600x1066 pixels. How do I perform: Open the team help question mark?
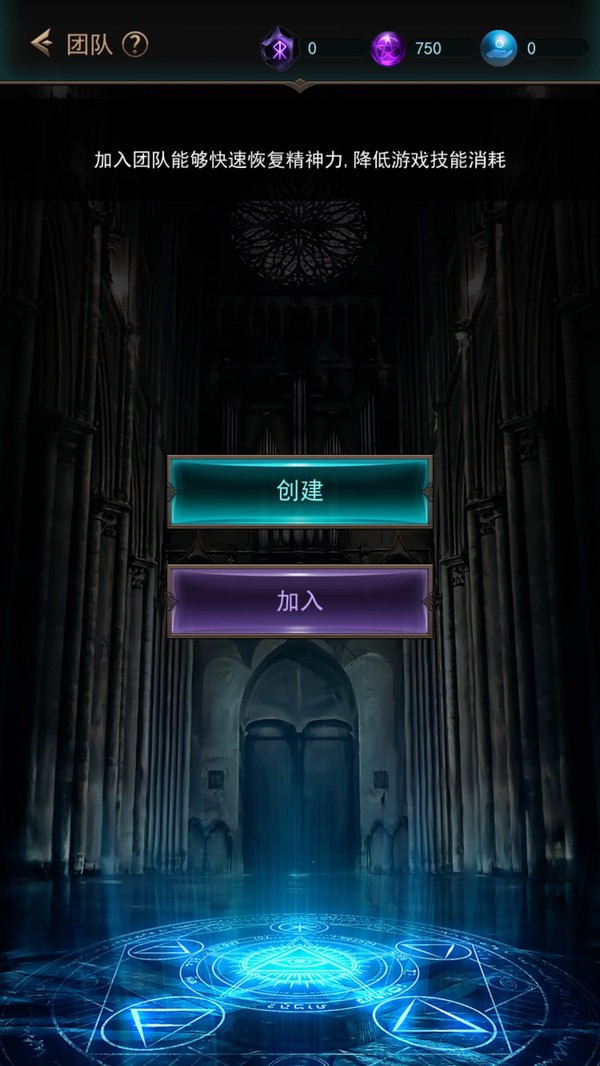(x=135, y=44)
